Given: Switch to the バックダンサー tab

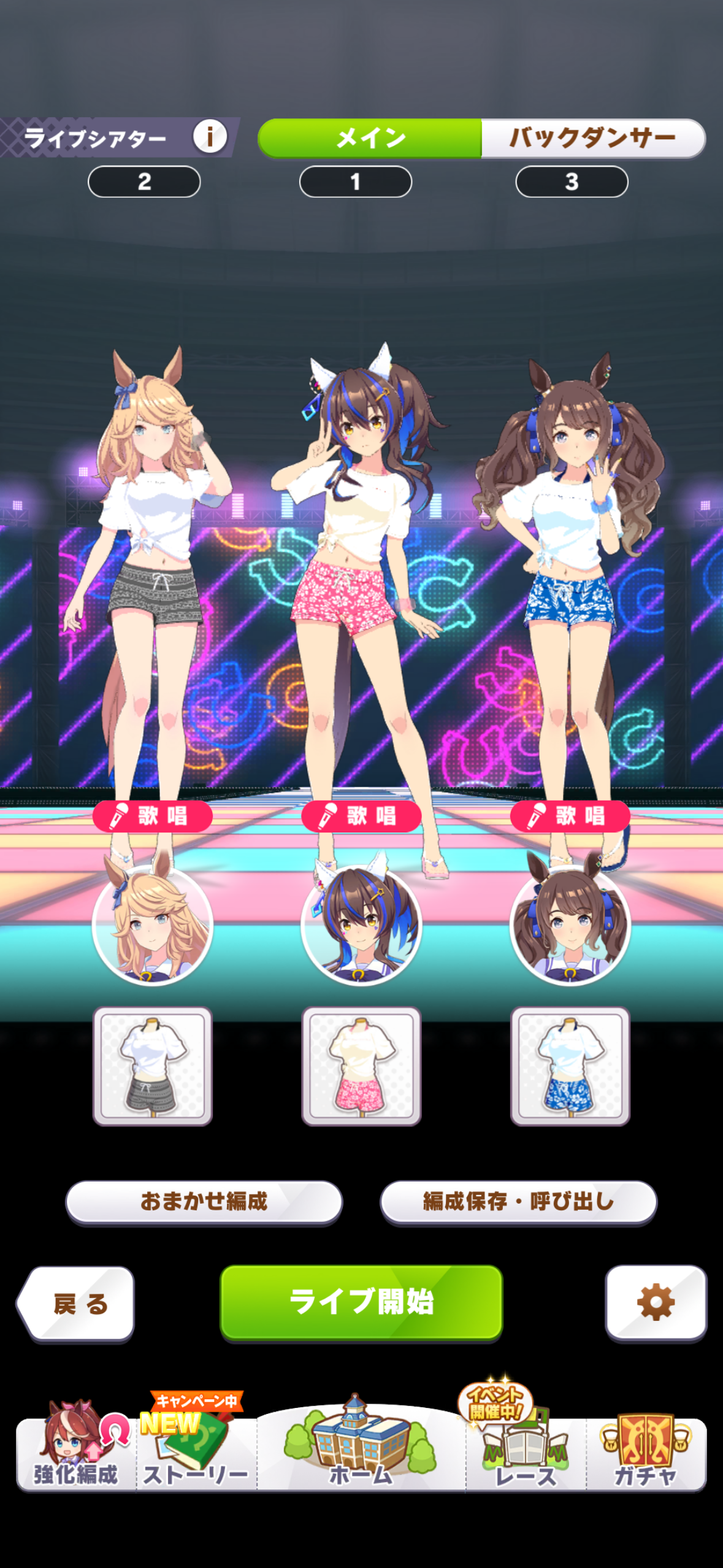Looking at the screenshot, I should tap(592, 138).
